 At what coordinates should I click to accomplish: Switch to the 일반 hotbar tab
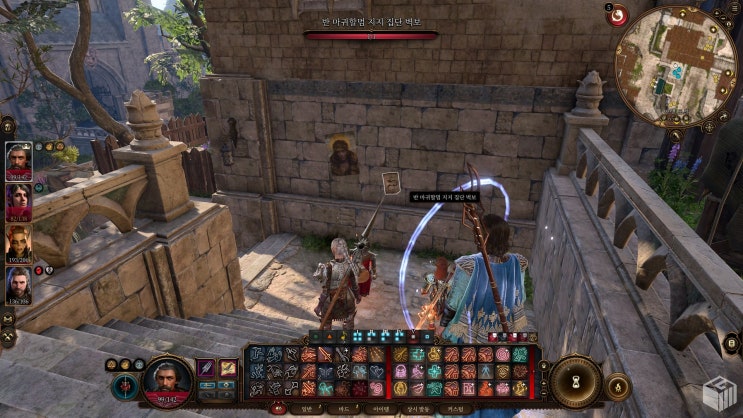click(306, 408)
